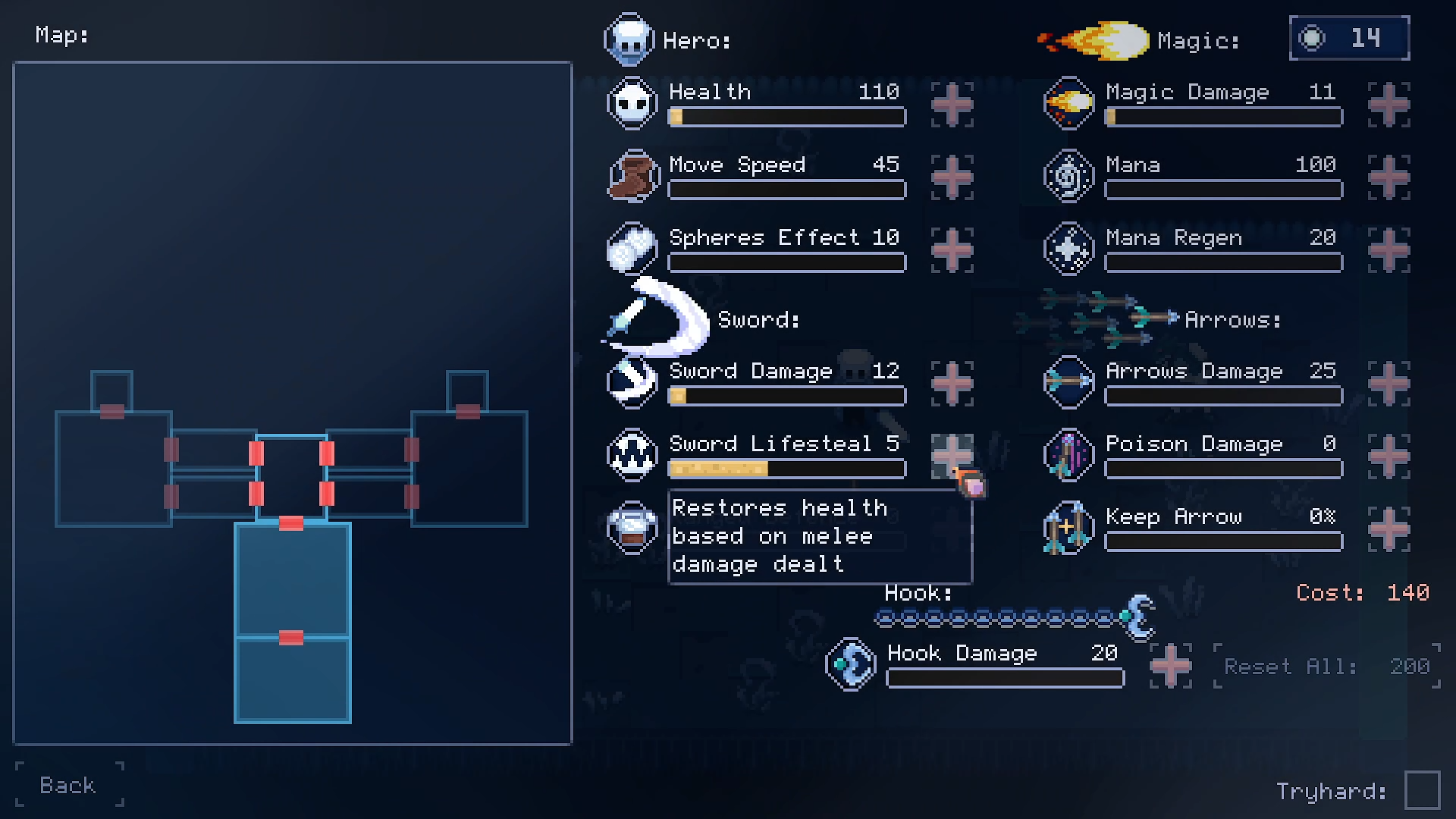The width and height of the screenshot is (1456, 819).
Task: Boost Magic Damage stat
Action: point(1389,104)
